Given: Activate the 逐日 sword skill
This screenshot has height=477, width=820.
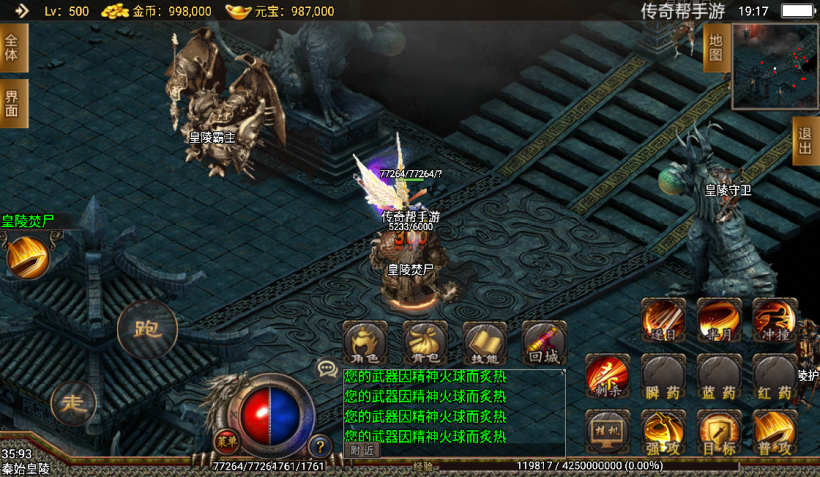Looking at the screenshot, I should (x=663, y=319).
